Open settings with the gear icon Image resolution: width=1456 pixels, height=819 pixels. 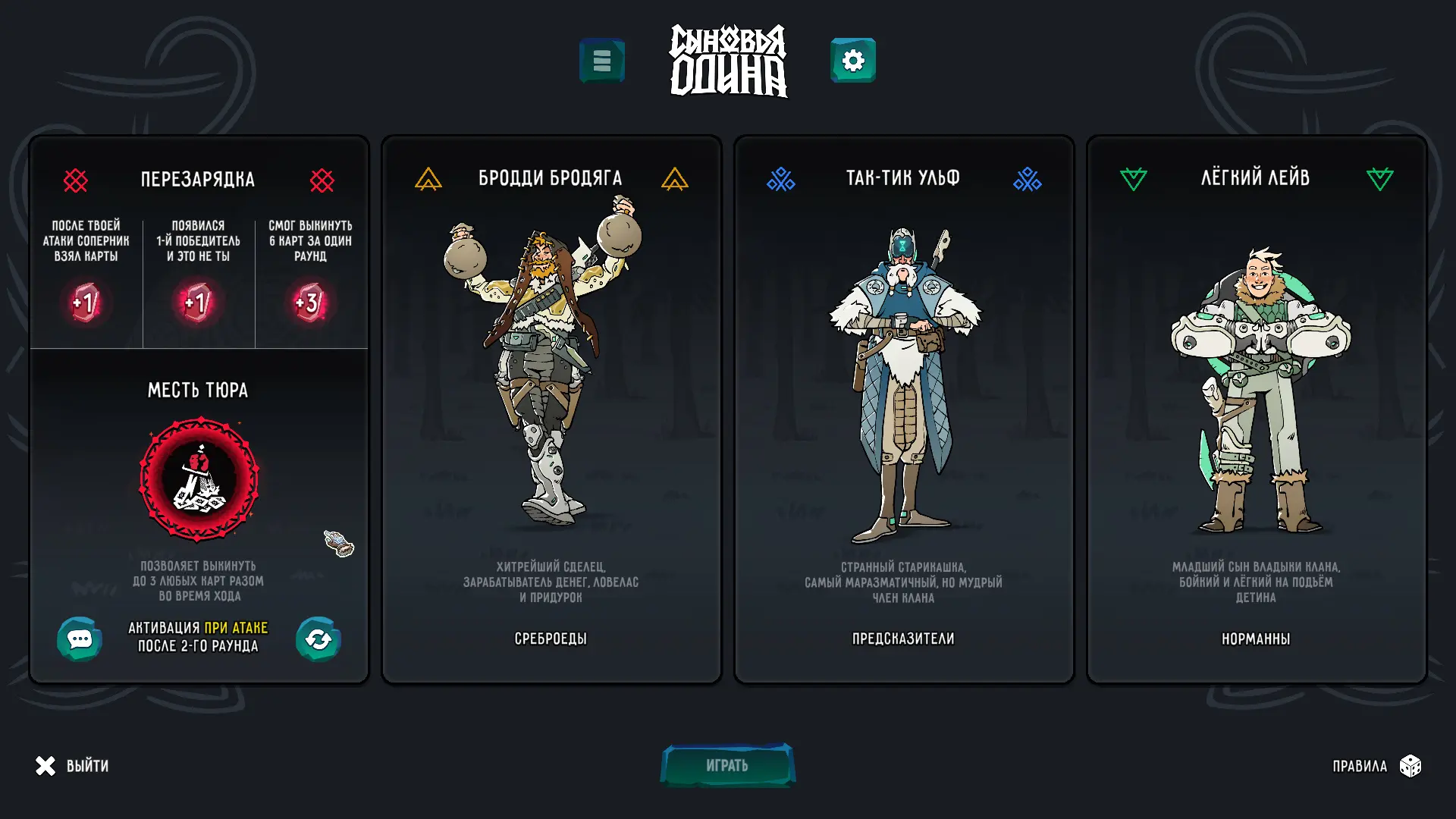tap(853, 61)
